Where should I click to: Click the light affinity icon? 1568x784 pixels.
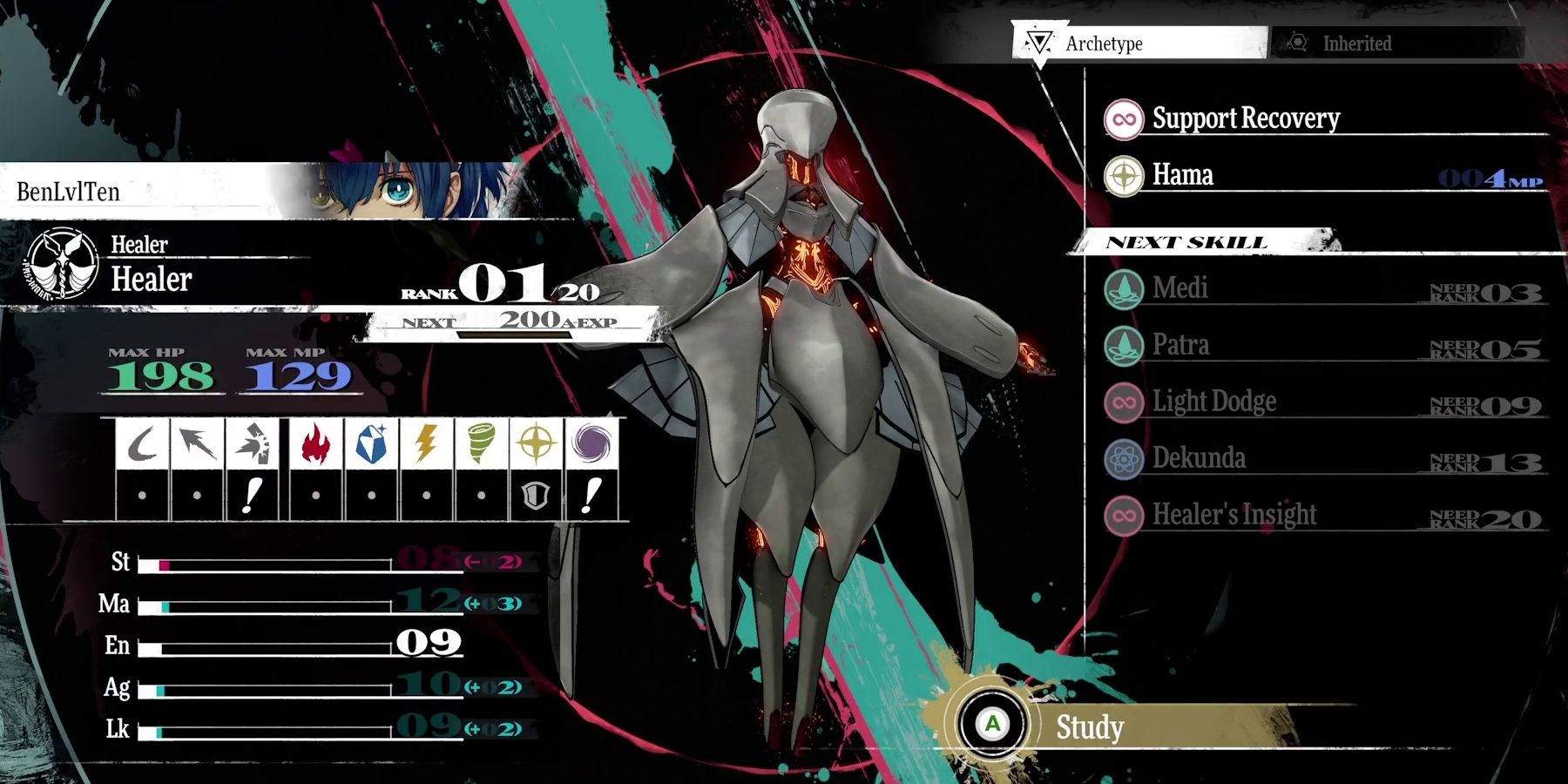[536, 444]
